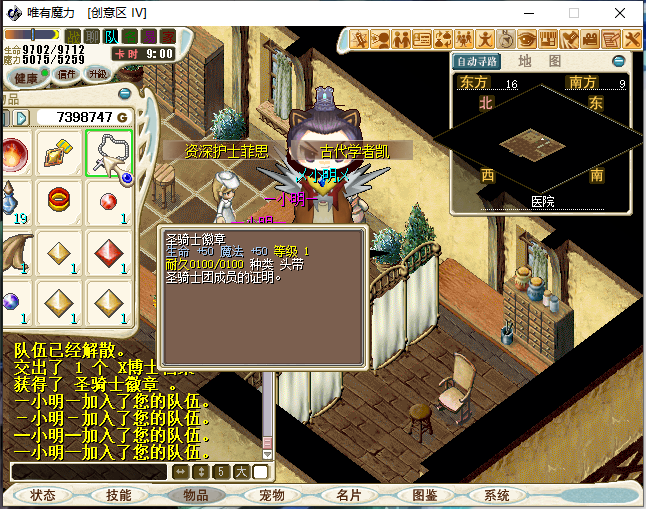Open the eye icon in top toolbar
The image size is (646, 509).
(x=527, y=39)
